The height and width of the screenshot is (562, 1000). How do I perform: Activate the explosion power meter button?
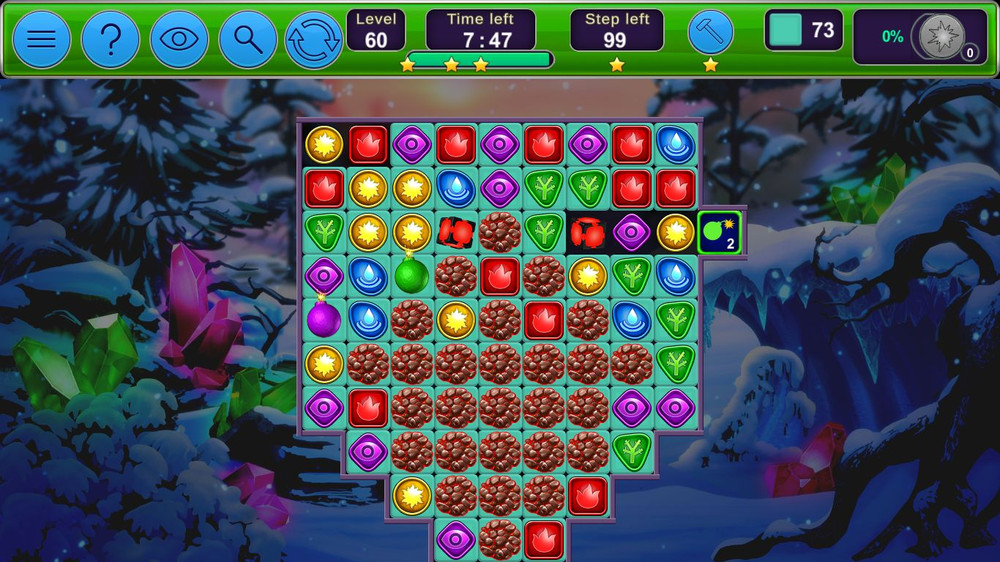point(941,37)
